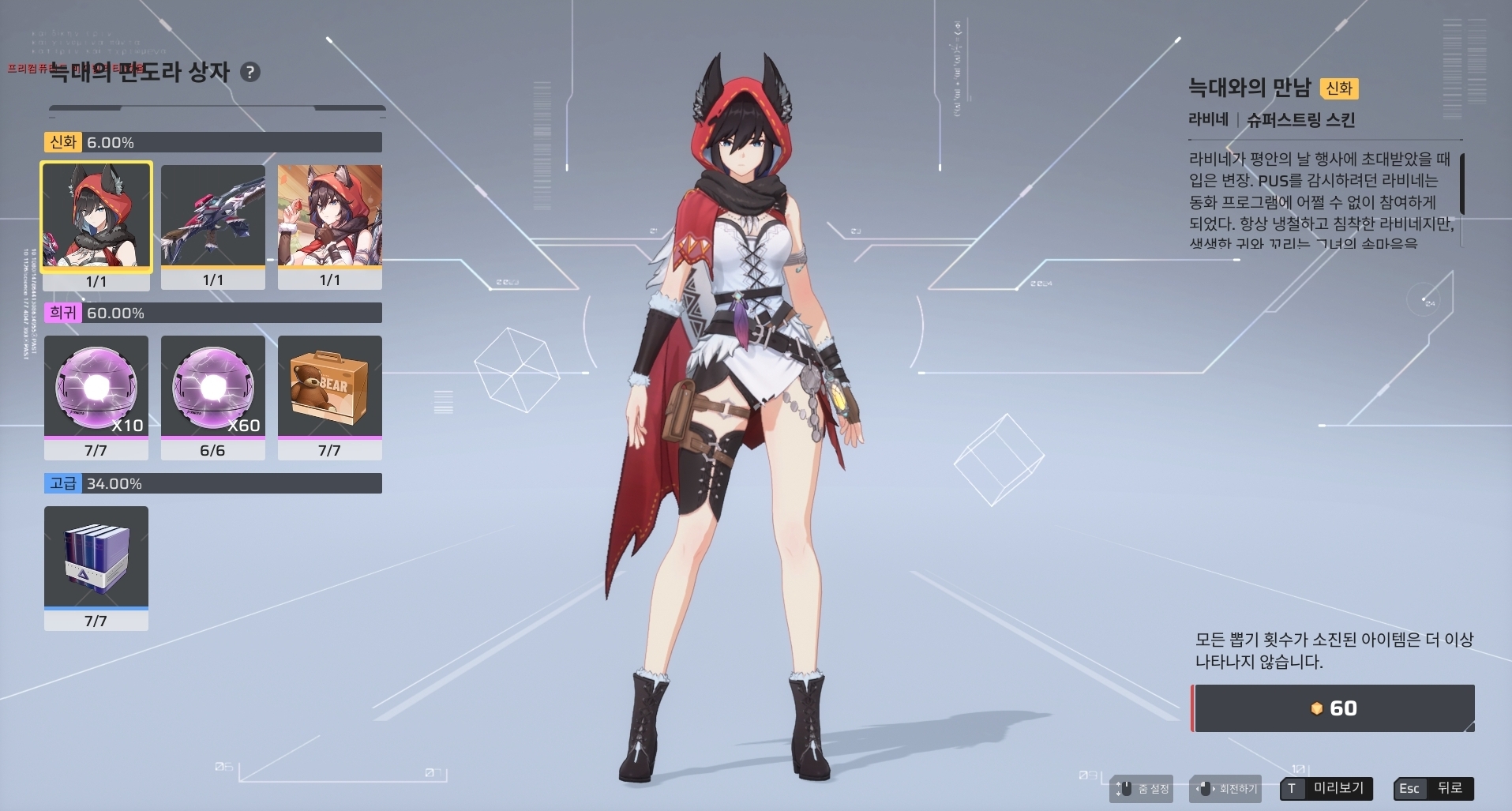This screenshot has height=811, width=1512.
Task: Select the blue books reward tile
Action: click(96, 557)
